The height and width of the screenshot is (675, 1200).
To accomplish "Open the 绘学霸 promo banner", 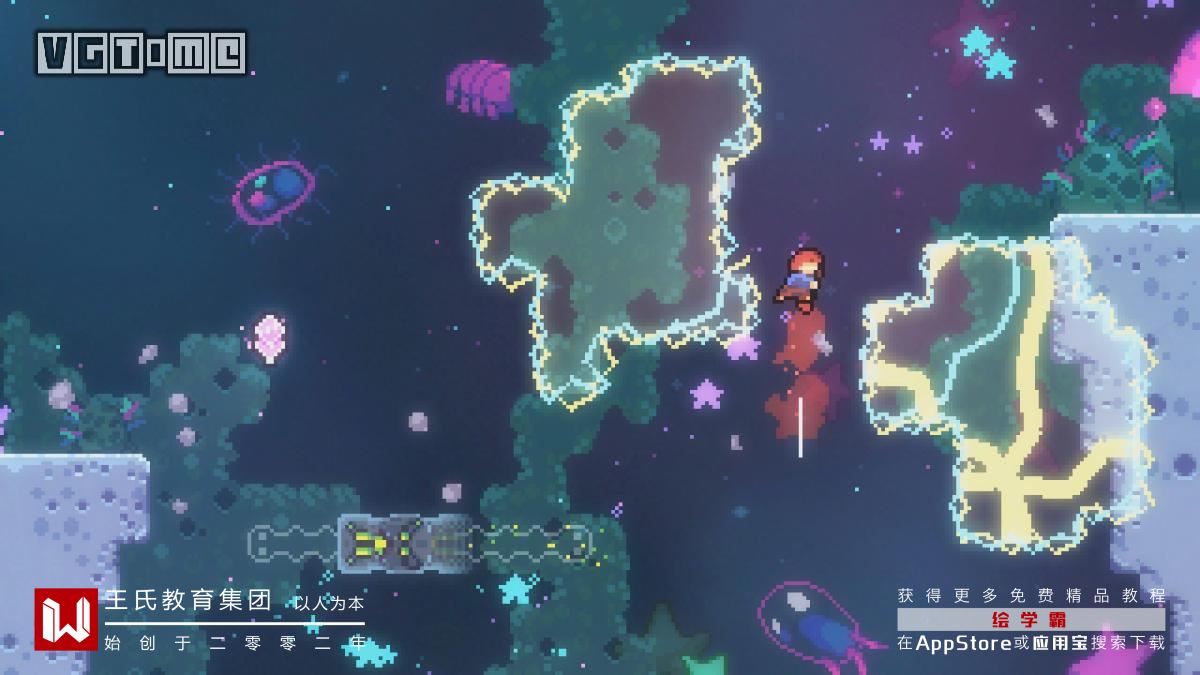I will pos(1031,619).
